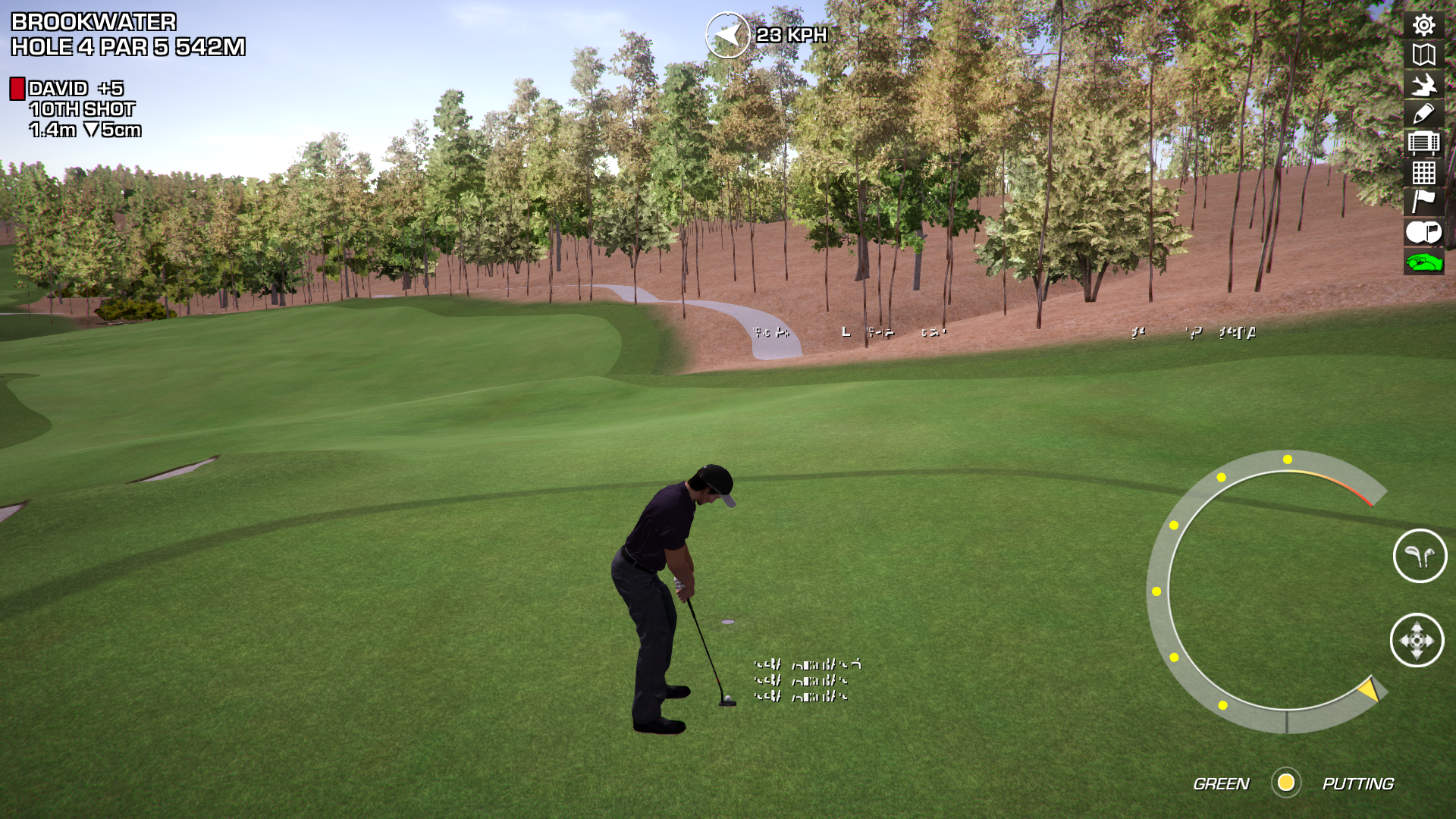Activate the bird flyover view icon
This screenshot has height=819, width=1456.
[x=1423, y=84]
